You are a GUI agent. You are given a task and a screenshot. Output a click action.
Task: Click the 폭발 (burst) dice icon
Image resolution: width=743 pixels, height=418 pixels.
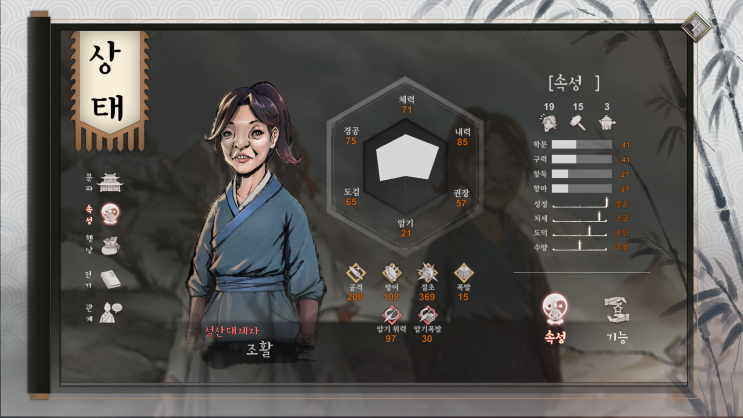click(463, 273)
